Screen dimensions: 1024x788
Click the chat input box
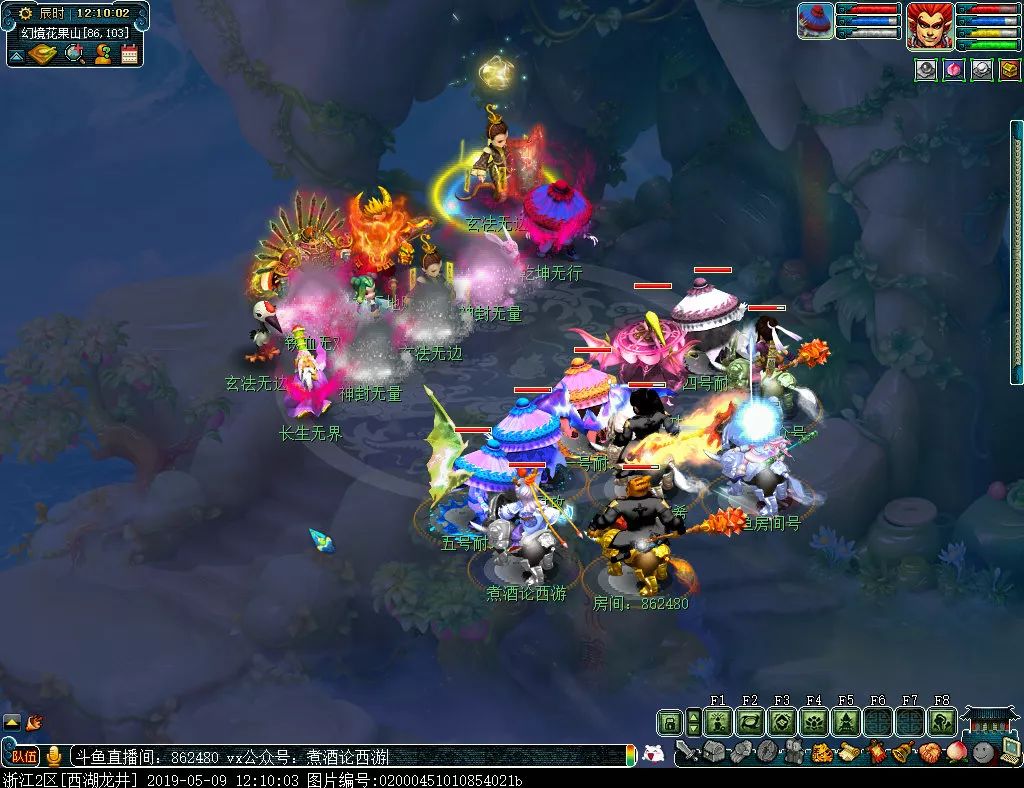pos(350,756)
